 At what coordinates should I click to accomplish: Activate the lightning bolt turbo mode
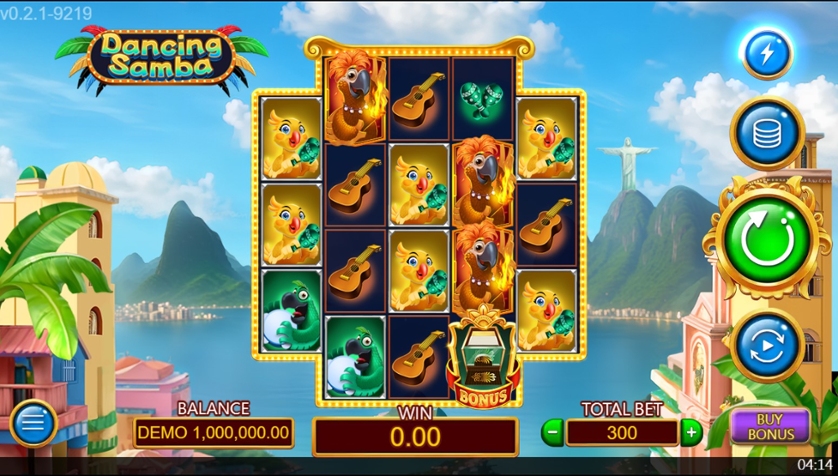767,53
